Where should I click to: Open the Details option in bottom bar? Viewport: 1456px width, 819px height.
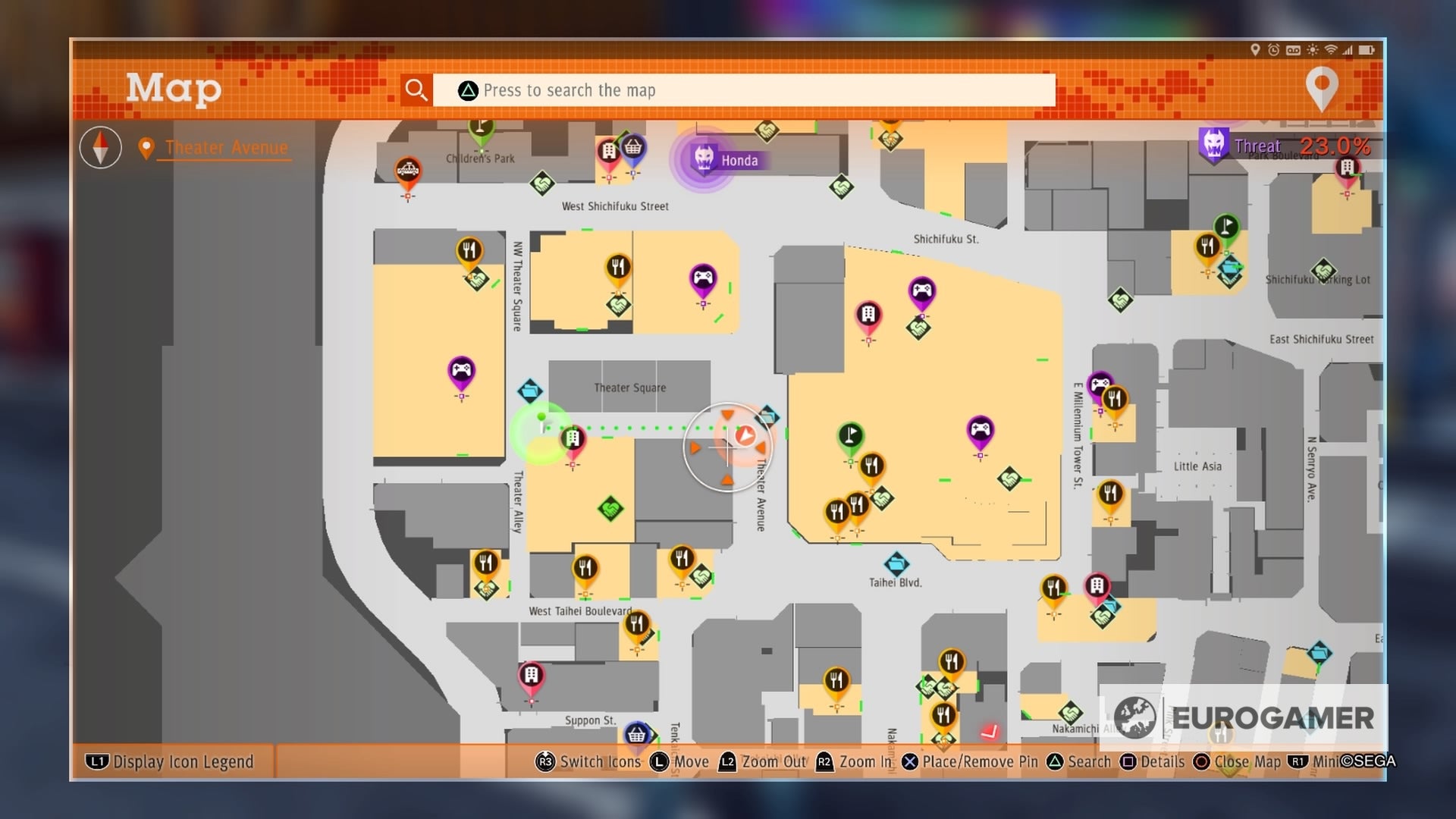(x=1153, y=762)
